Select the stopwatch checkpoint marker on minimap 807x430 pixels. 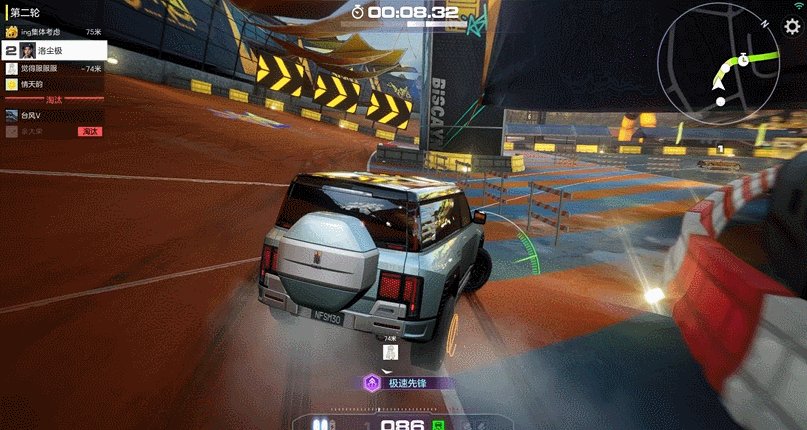pos(744,60)
